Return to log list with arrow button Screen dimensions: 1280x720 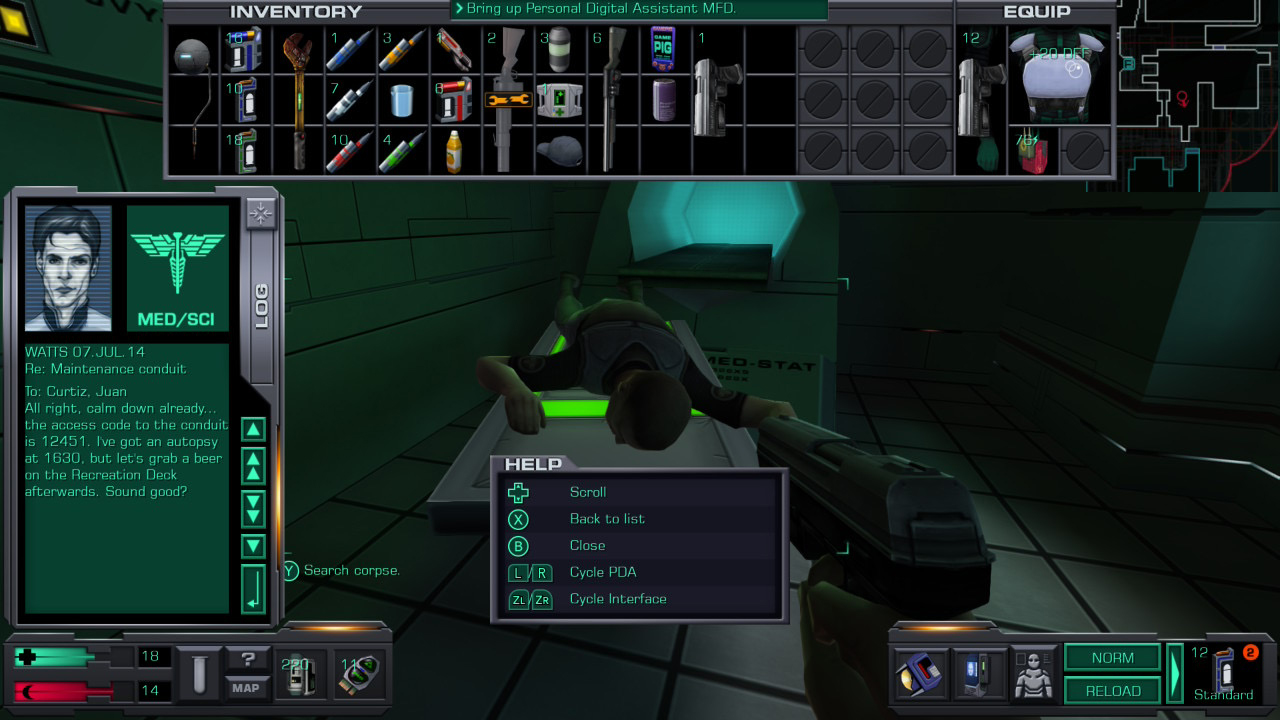(254, 589)
